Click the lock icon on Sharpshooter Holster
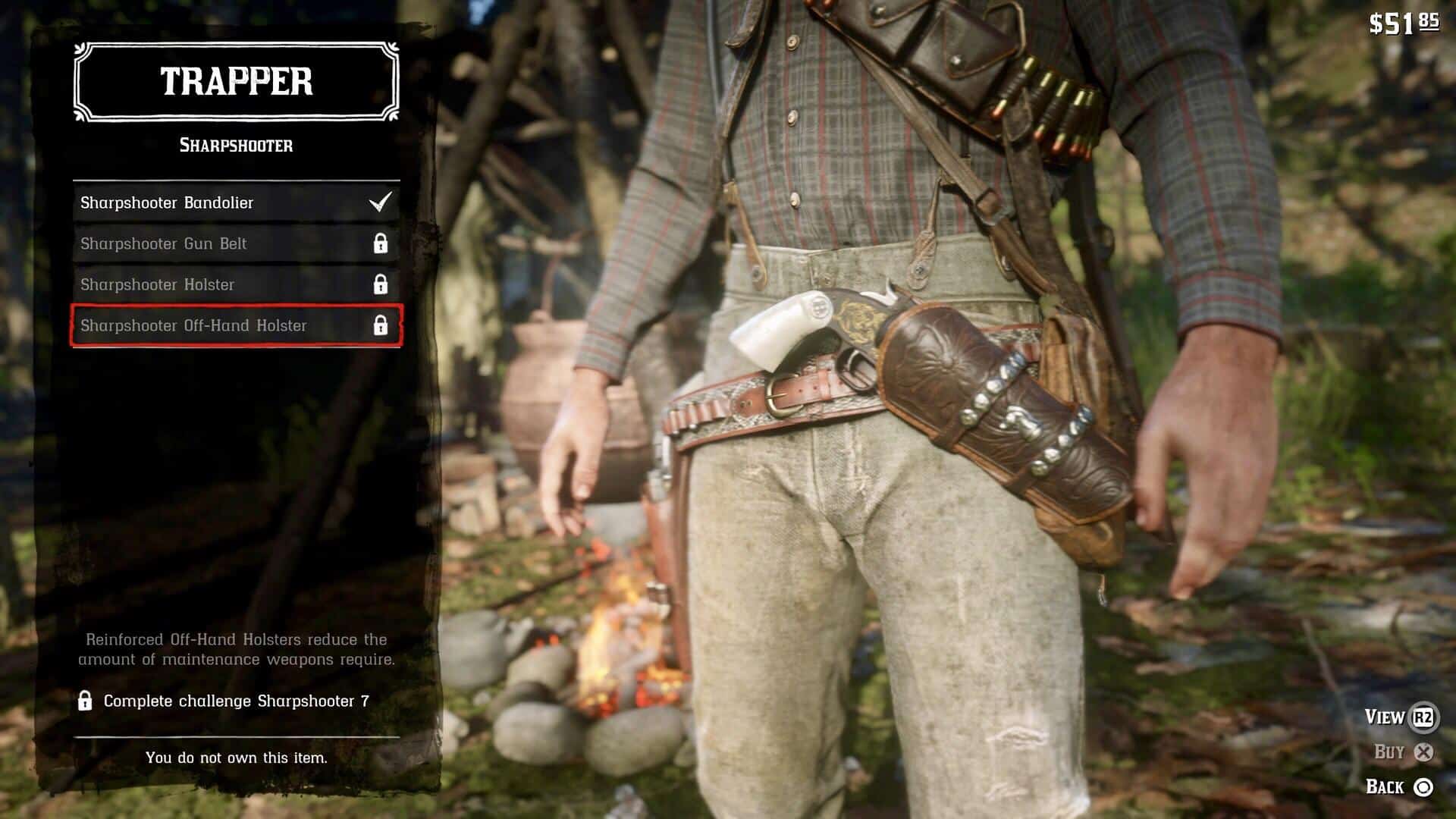Viewport: 1456px width, 819px height. tap(381, 284)
